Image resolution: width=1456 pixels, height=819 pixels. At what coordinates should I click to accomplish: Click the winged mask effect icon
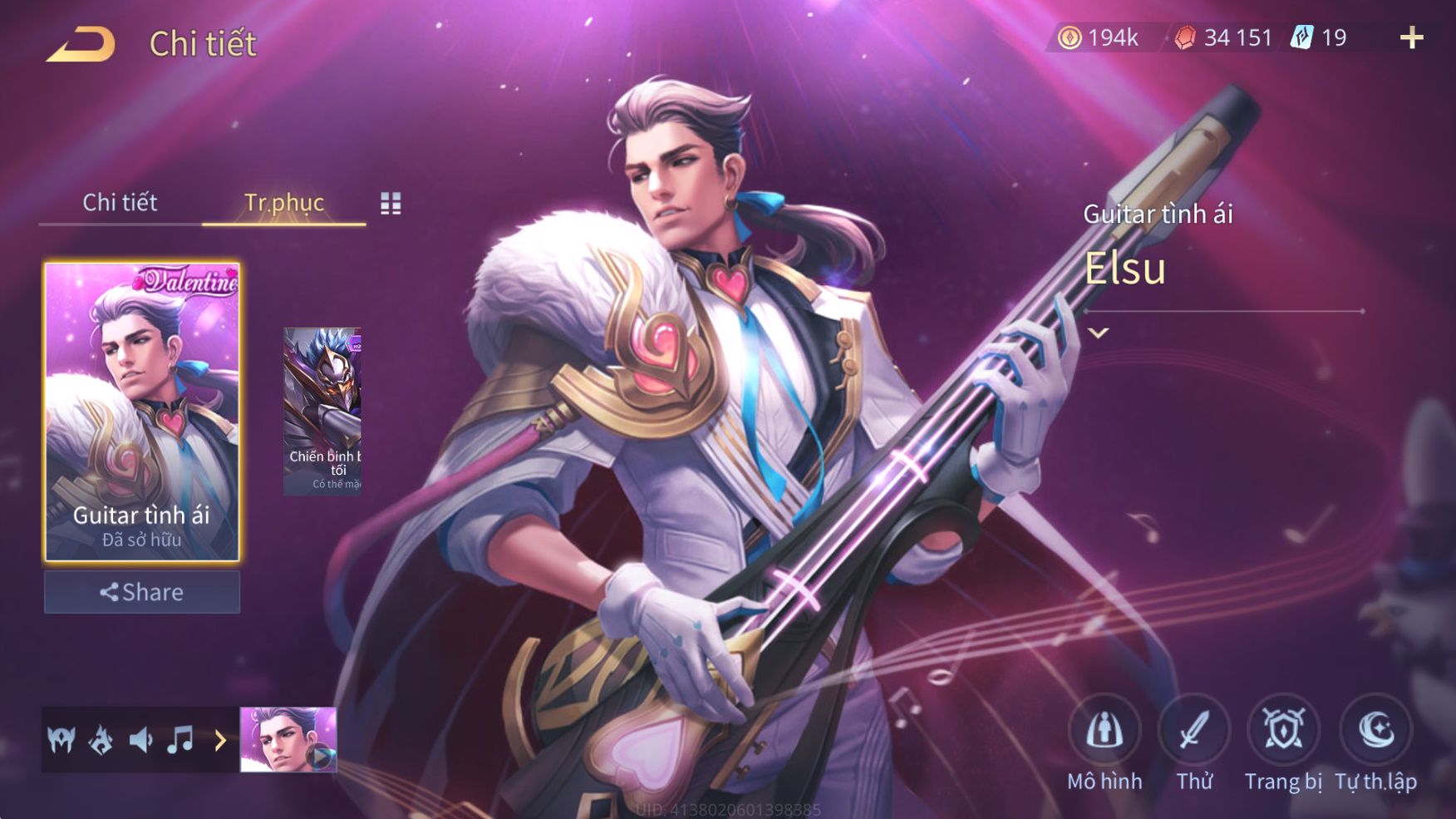pos(61,739)
